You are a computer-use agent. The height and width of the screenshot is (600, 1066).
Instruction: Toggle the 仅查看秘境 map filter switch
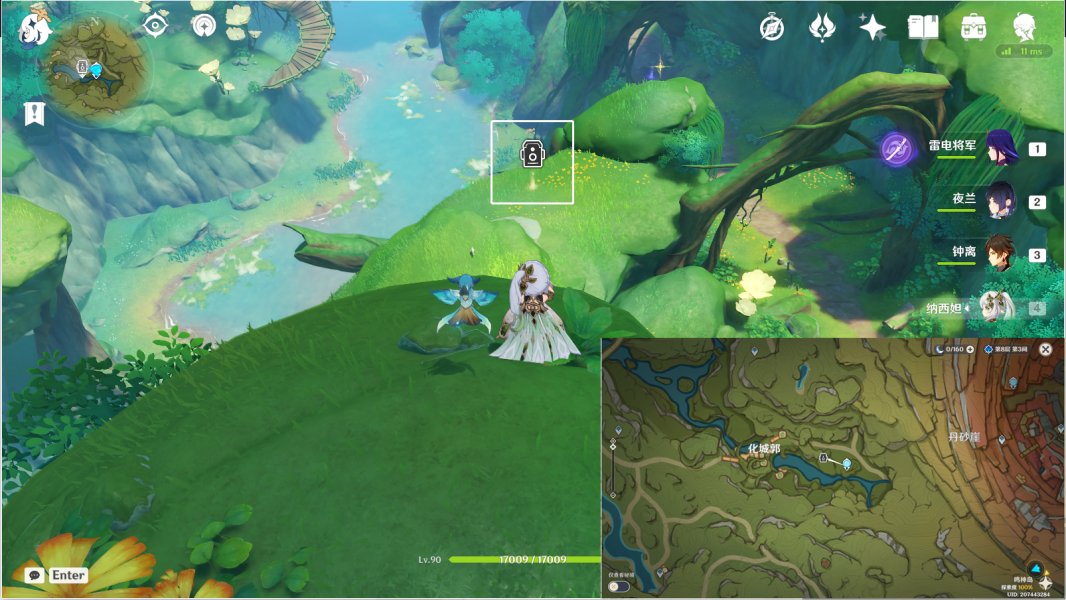tap(619, 587)
